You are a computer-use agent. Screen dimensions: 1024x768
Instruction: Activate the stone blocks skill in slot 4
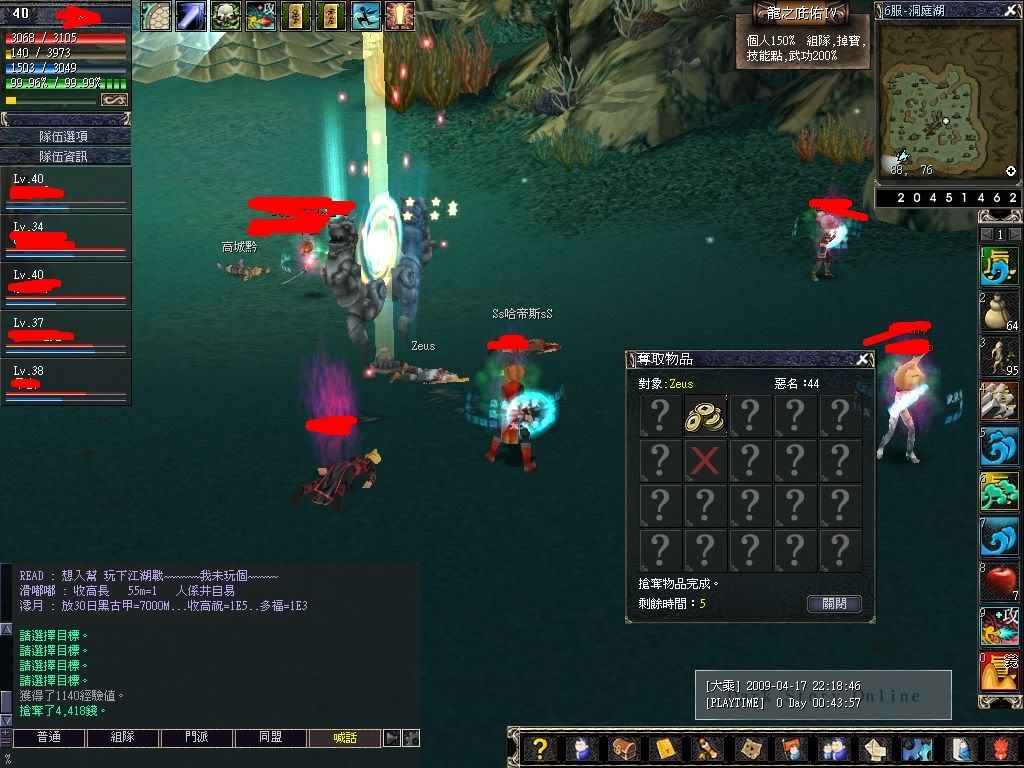[x=999, y=402]
